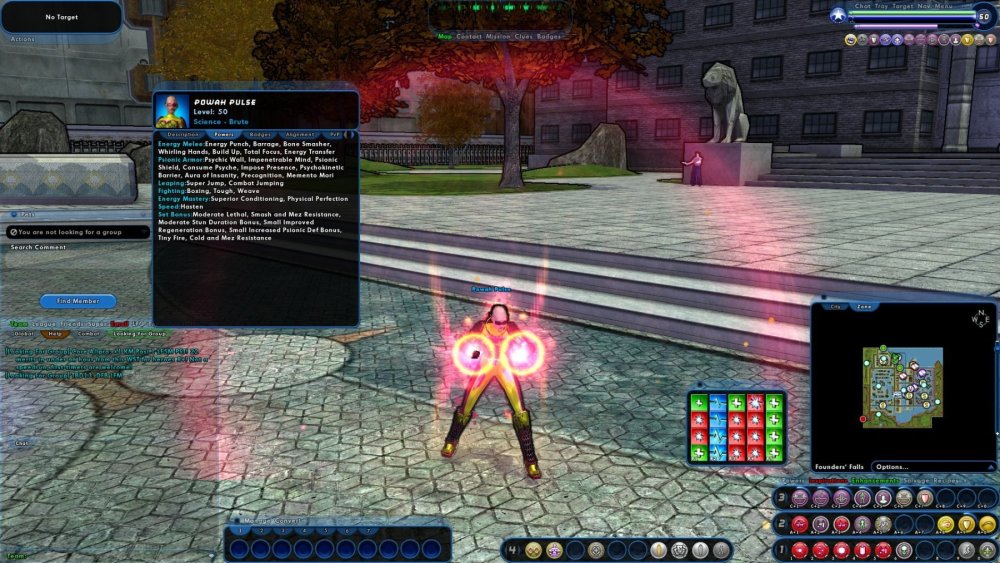The image size is (1000, 563).
Task: Open the Description tab in player info
Action: pos(184,134)
